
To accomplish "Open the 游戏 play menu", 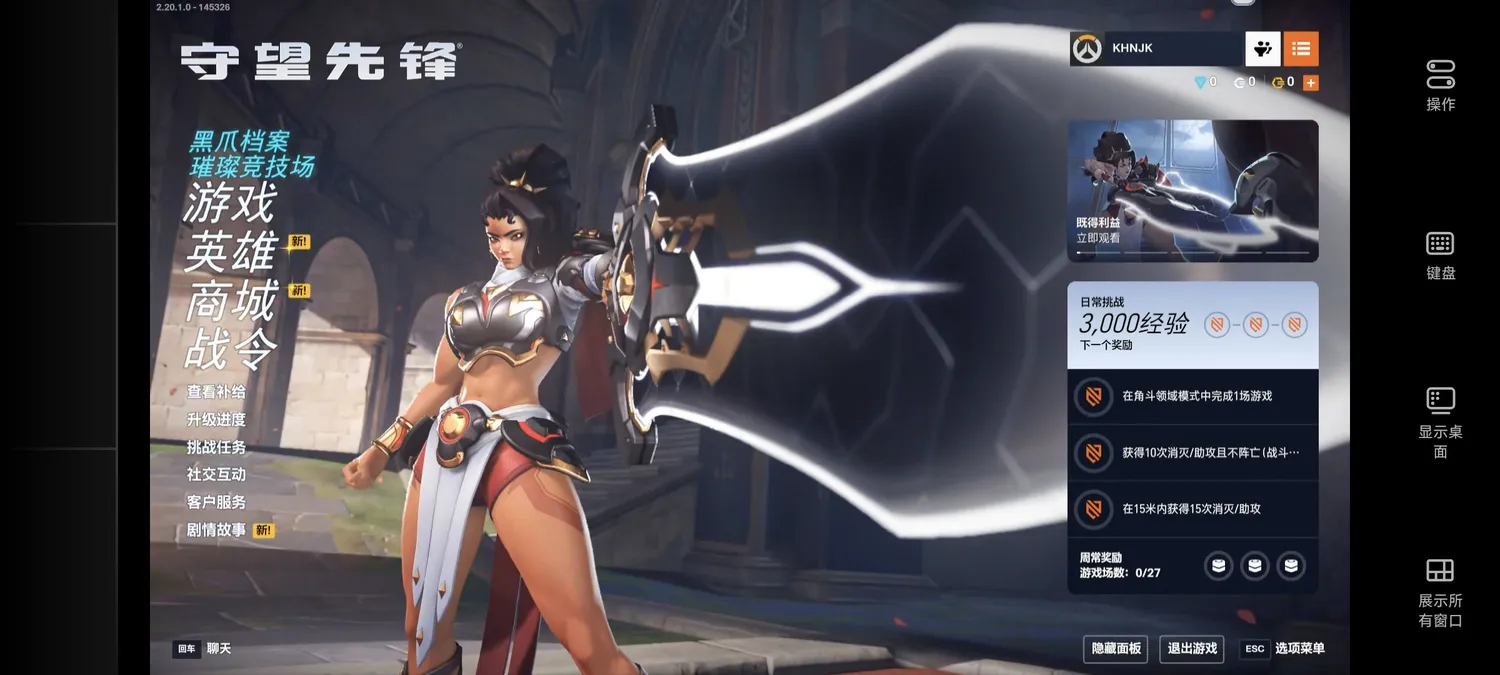I will pyautogui.click(x=229, y=204).
